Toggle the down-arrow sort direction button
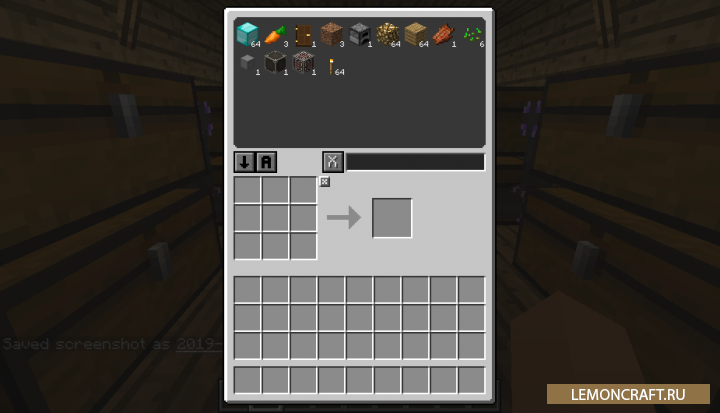The height and width of the screenshot is (413, 720). tap(244, 162)
